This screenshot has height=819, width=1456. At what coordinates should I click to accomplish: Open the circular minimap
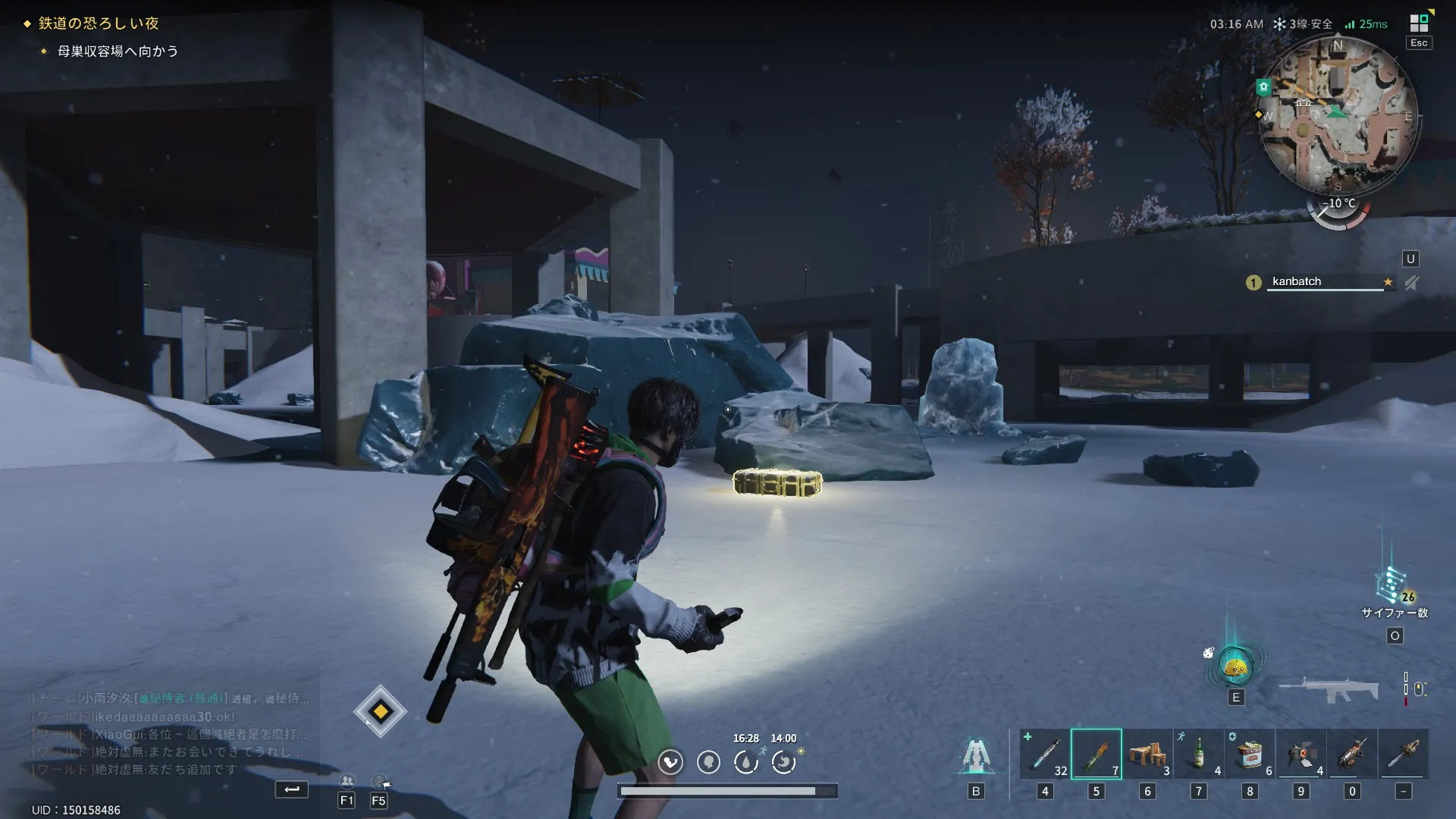pyautogui.click(x=1337, y=115)
